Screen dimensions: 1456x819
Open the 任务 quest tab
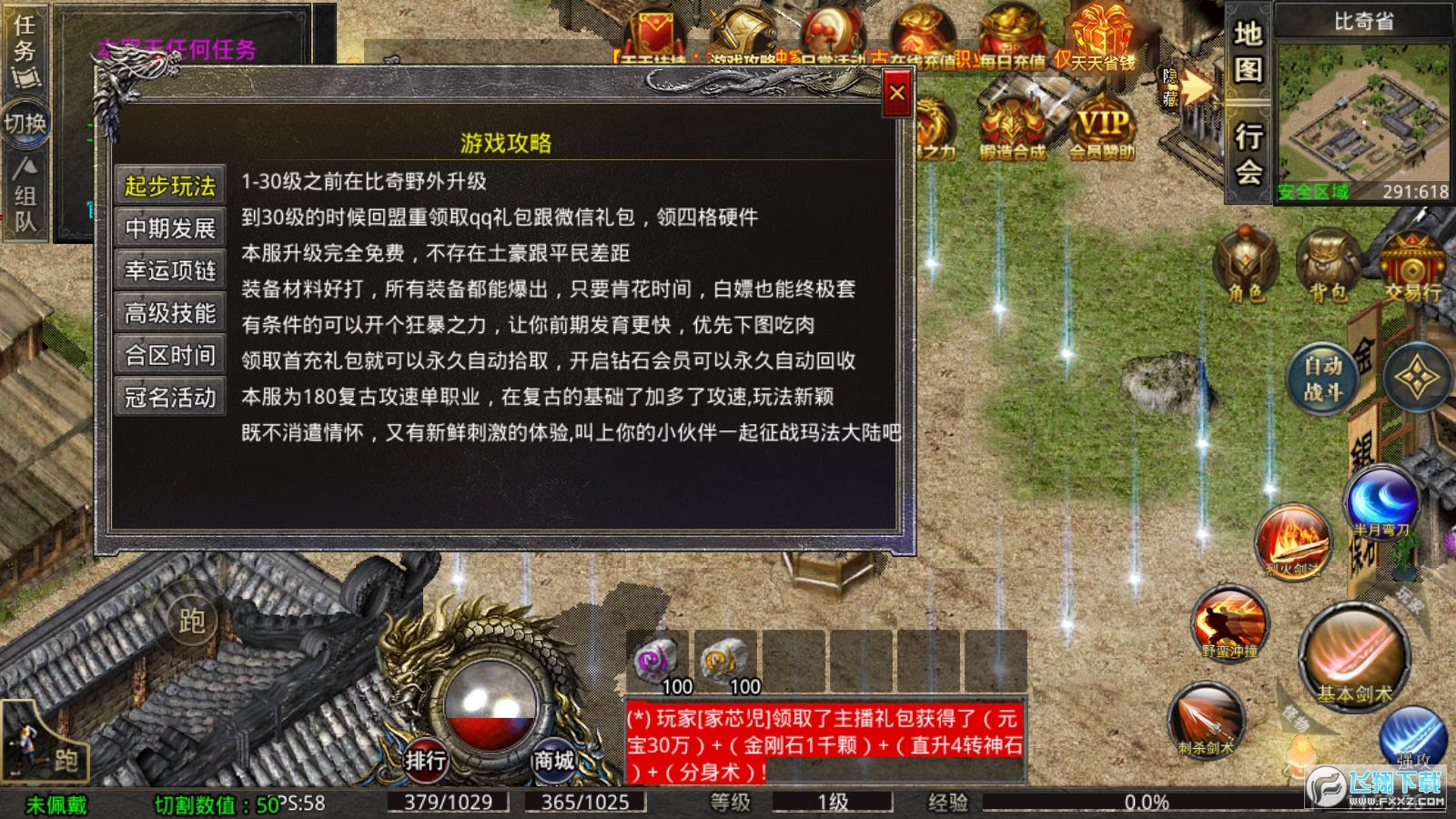[x=25, y=41]
